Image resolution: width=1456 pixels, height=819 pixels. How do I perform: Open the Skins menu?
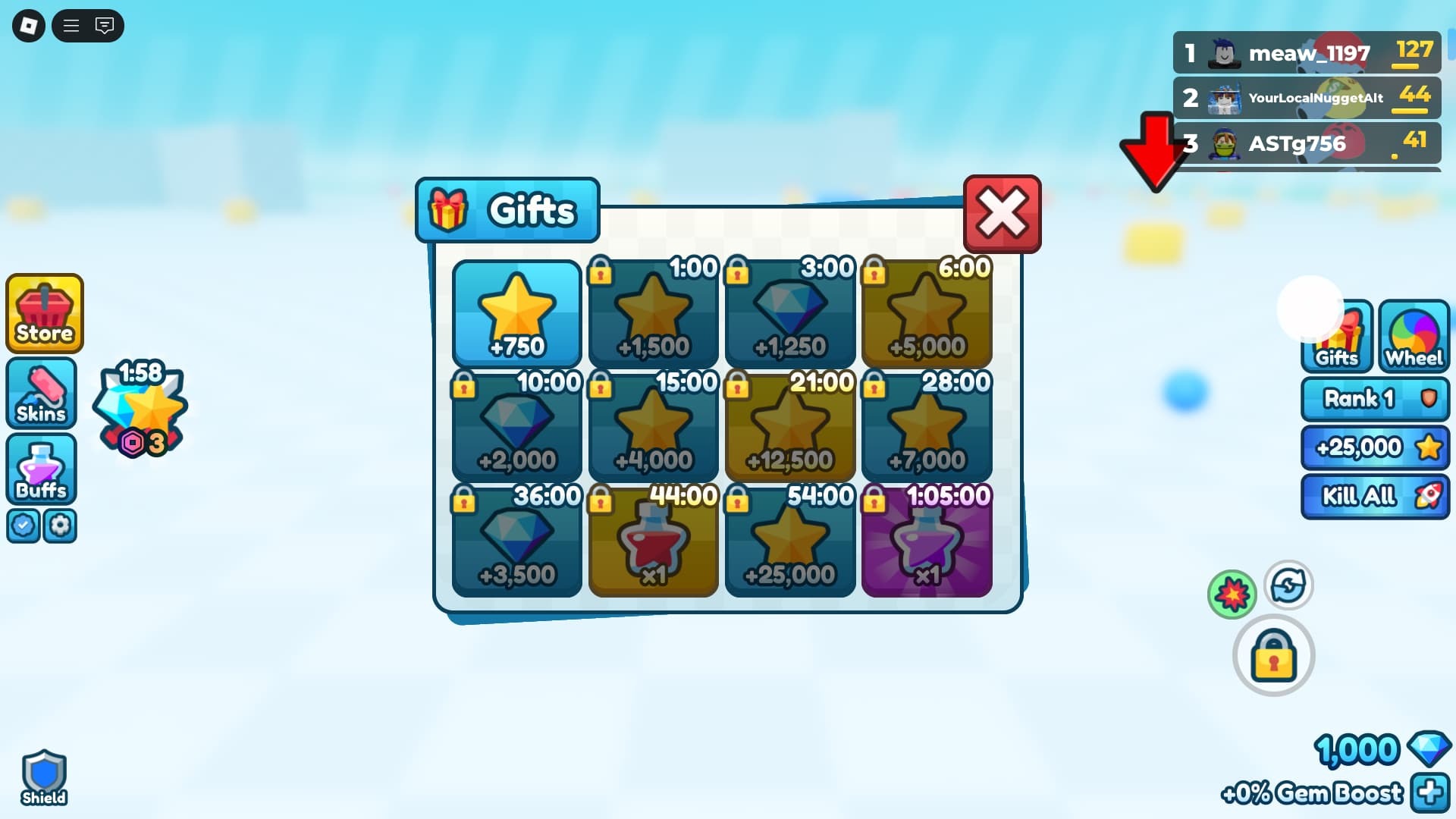tap(41, 393)
